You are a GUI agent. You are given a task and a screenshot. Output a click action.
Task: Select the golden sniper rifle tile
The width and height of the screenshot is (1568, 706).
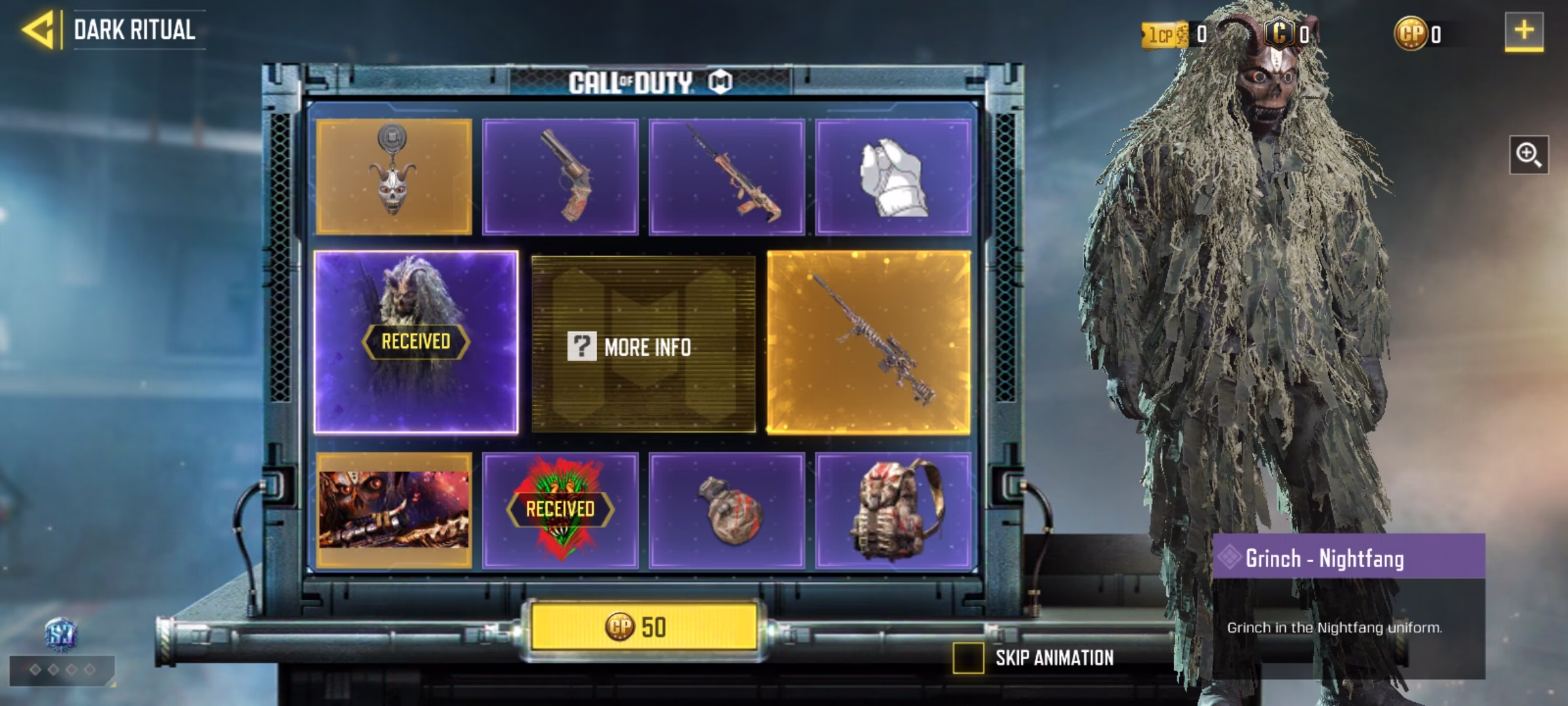tap(869, 342)
